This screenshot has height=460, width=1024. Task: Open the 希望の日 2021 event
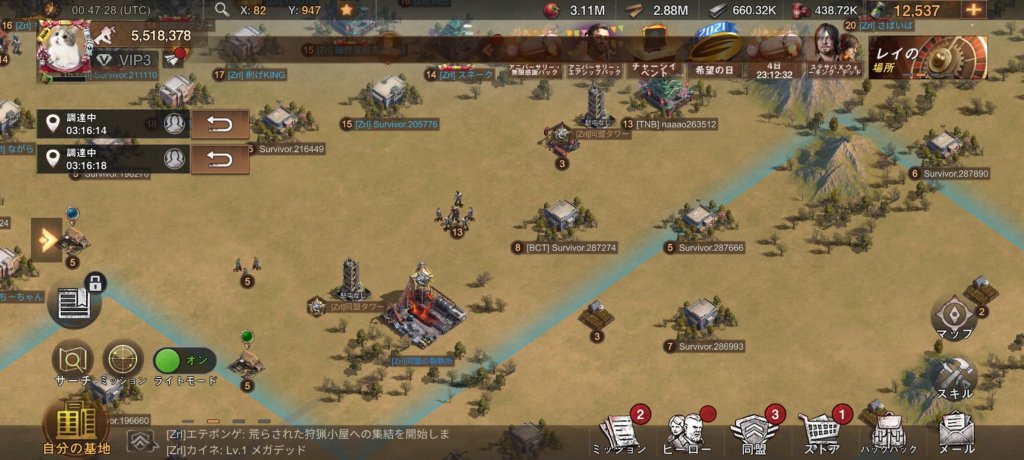point(715,55)
